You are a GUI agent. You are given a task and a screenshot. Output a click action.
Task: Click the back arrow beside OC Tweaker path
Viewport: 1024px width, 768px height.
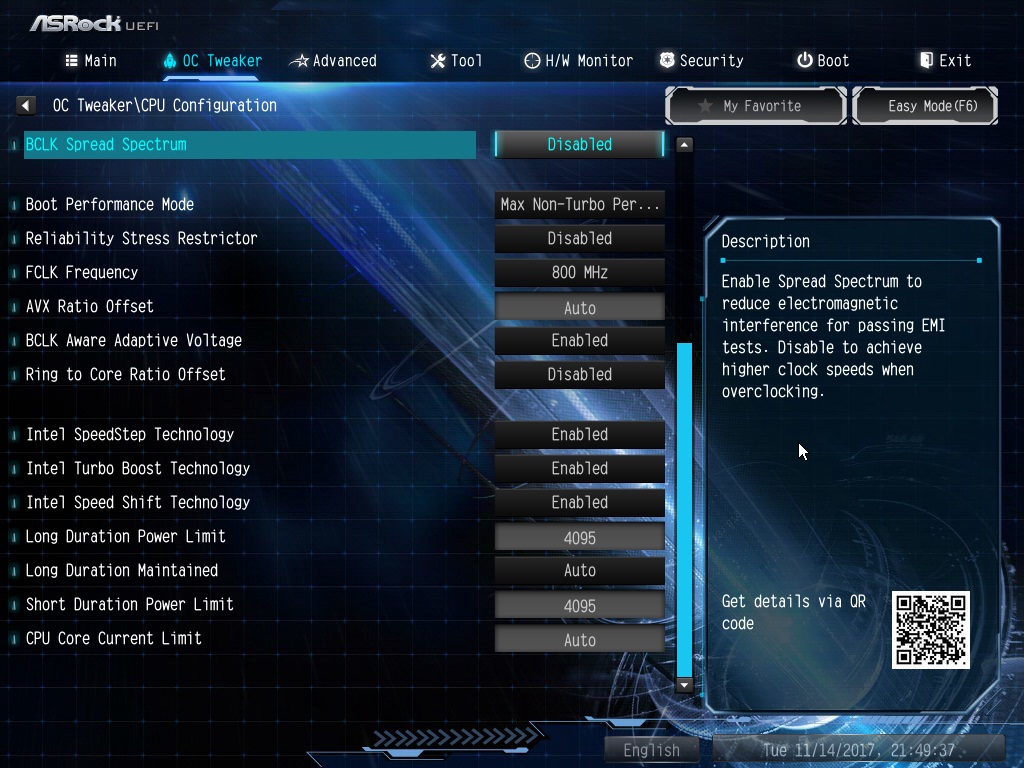27,105
